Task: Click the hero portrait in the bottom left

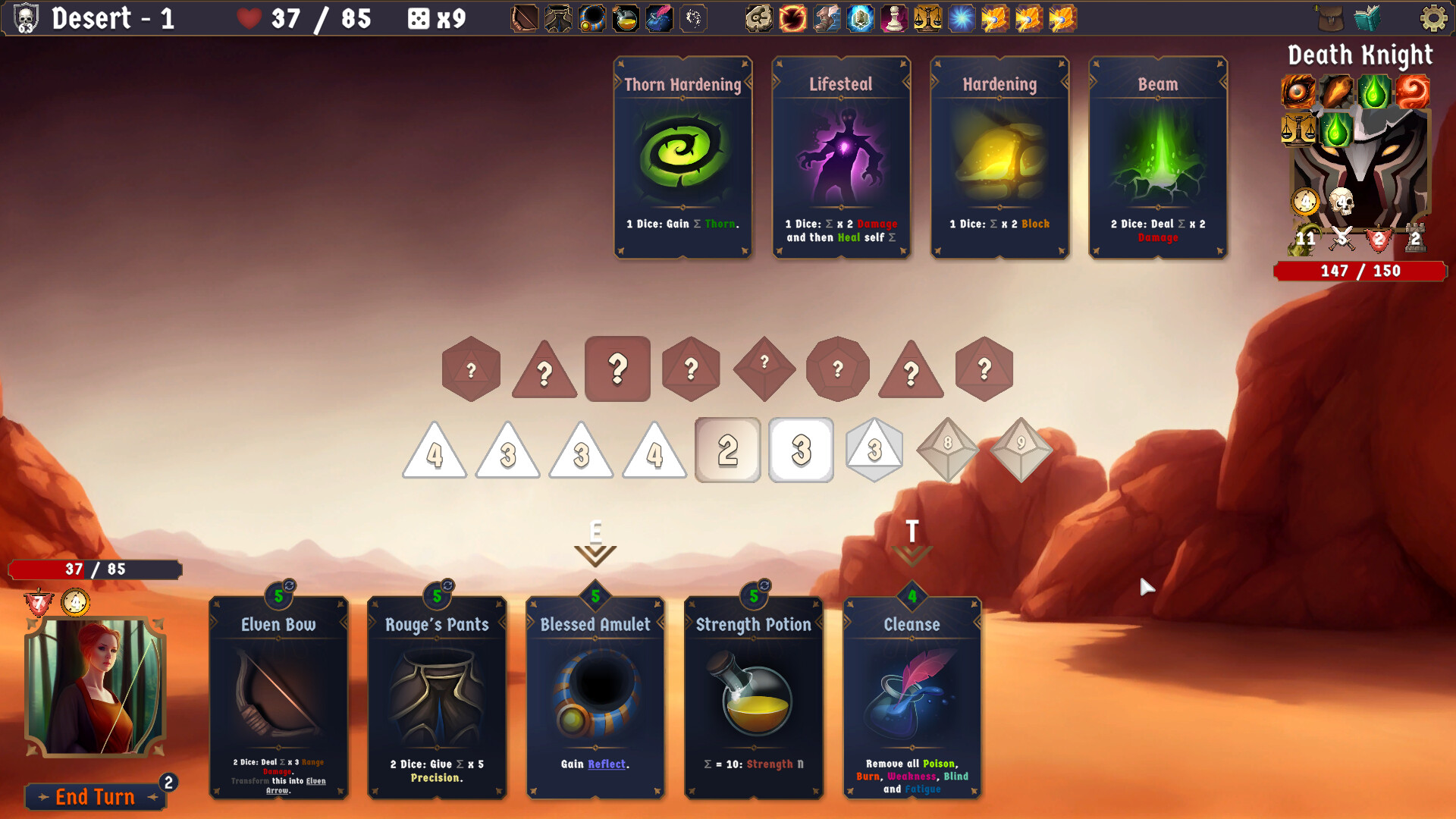Action: [x=94, y=686]
